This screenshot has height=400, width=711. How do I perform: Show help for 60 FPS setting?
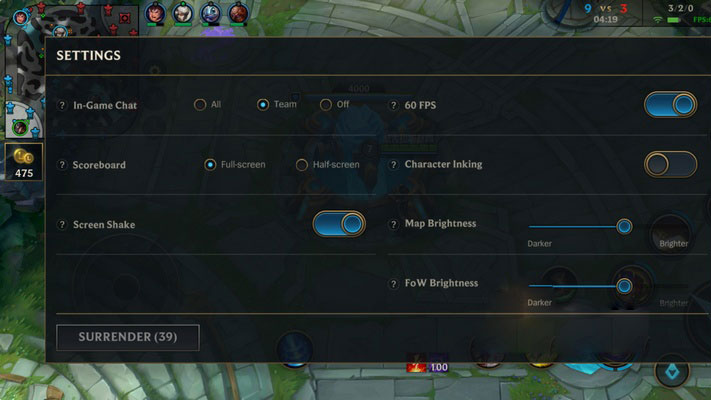[x=394, y=105]
